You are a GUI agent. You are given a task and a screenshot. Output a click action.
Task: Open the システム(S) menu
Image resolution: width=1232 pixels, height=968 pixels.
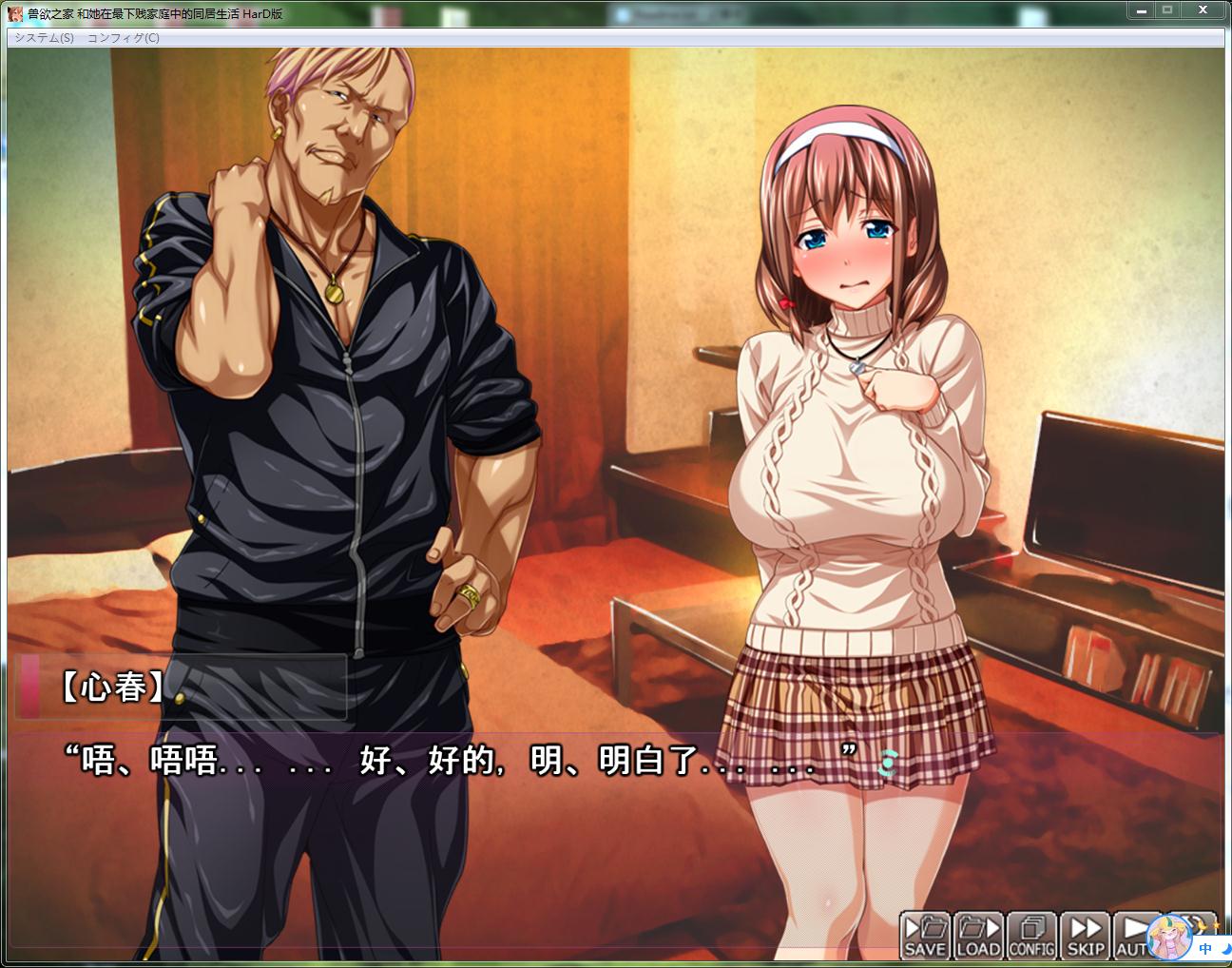pos(44,38)
